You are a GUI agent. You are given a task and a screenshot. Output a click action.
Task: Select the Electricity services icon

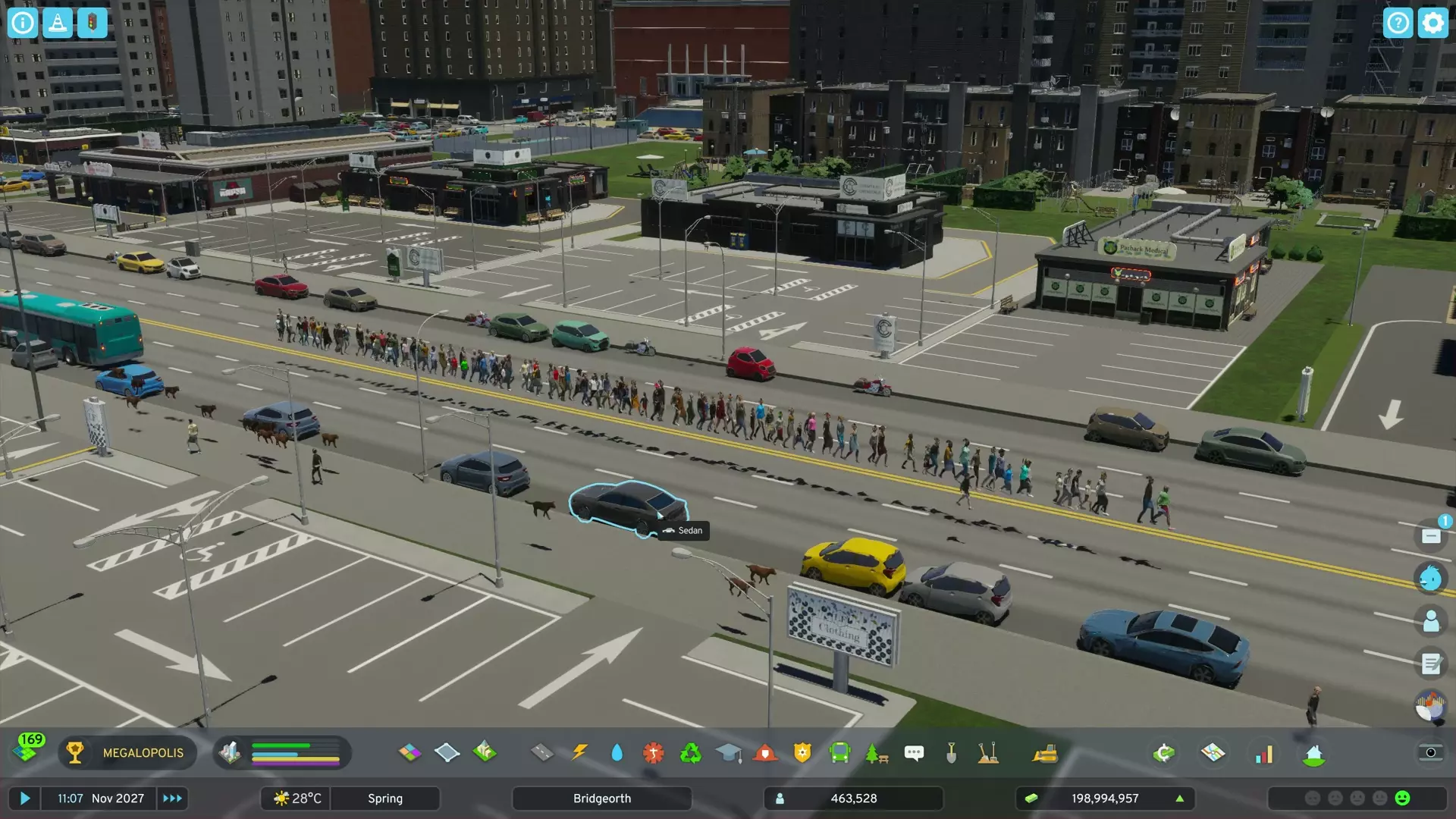click(x=581, y=752)
